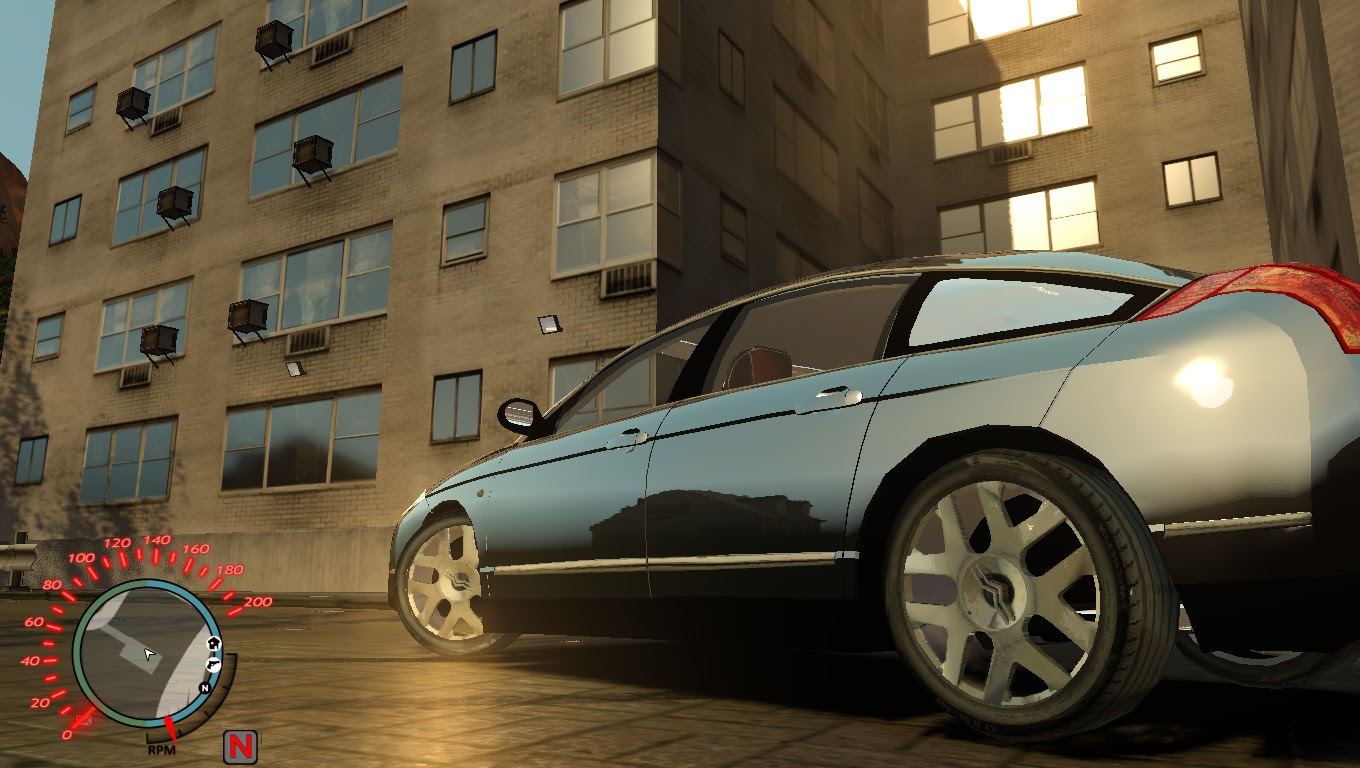Viewport: 1360px width, 768px height.
Task: Click the red RPM needle on the gauge
Action: click(170, 730)
